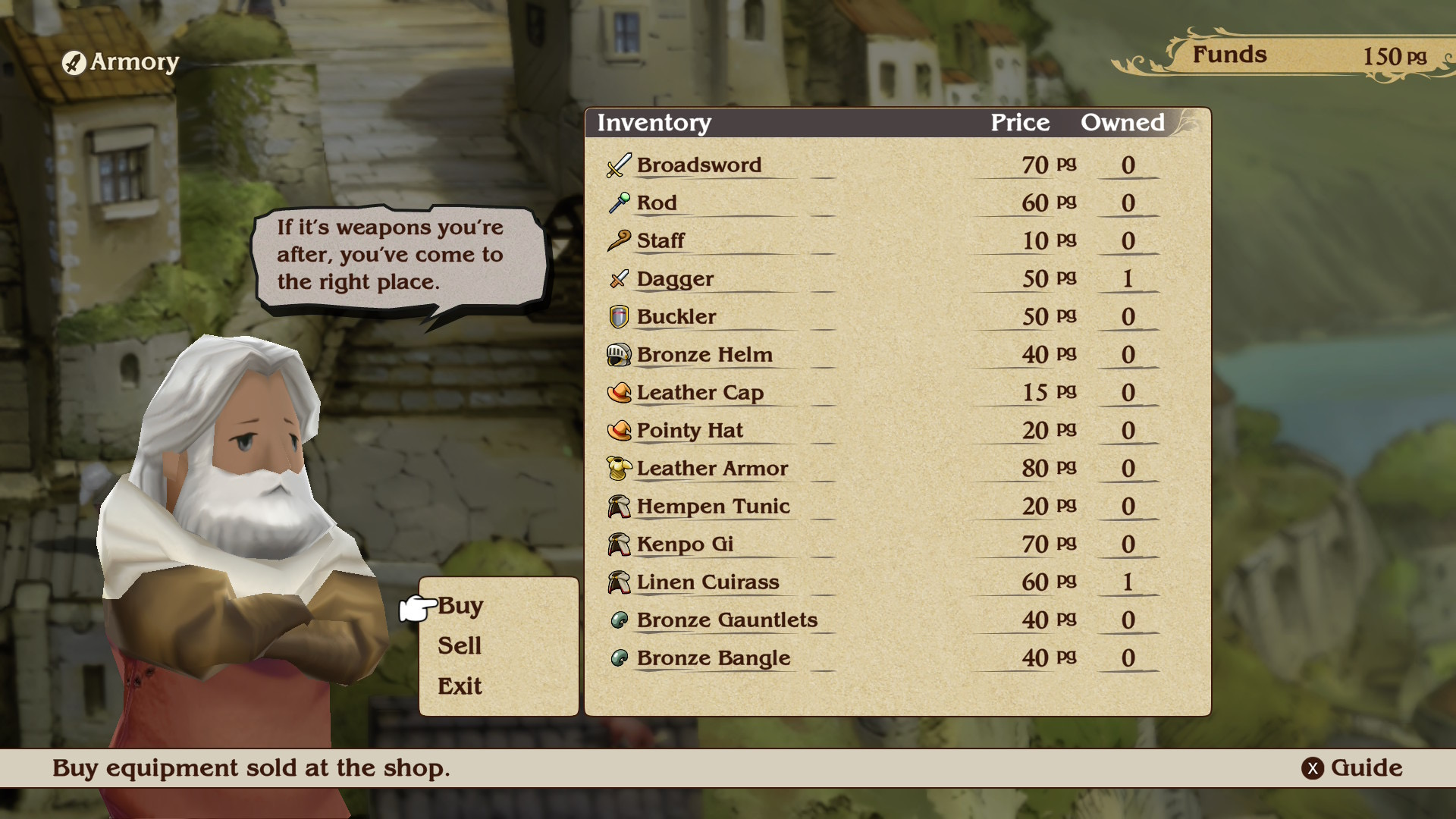Select the Kenpo Gi row

685,544
